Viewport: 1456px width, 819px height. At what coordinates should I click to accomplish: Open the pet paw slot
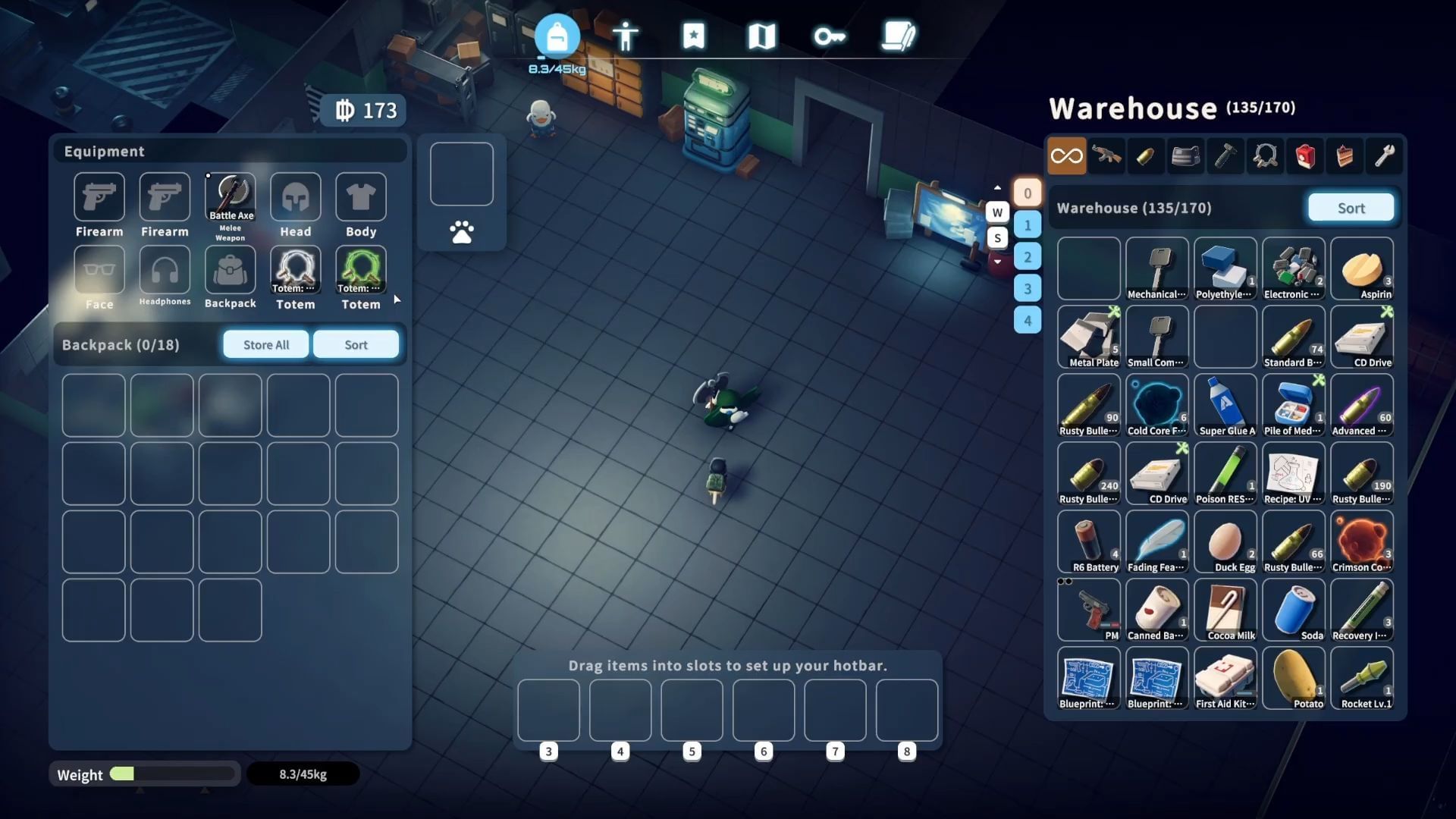coord(462,232)
